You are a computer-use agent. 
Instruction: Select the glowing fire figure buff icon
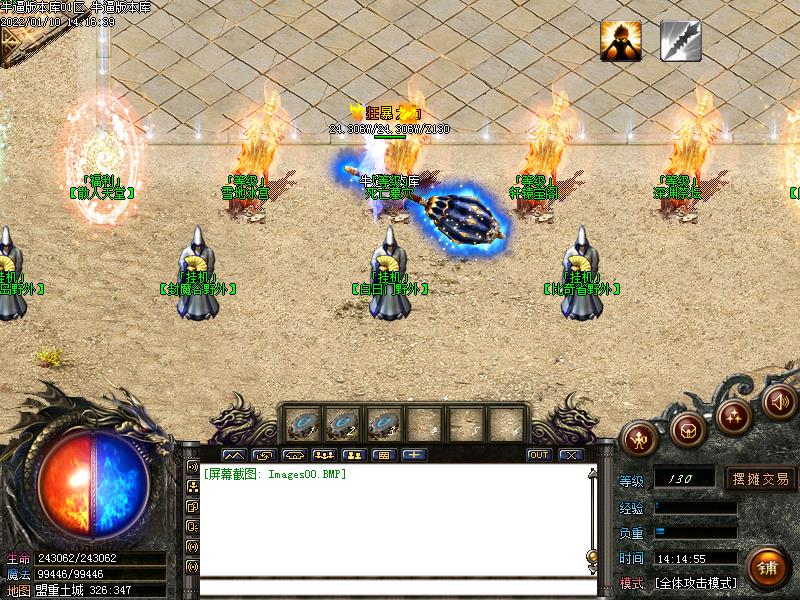click(620, 41)
